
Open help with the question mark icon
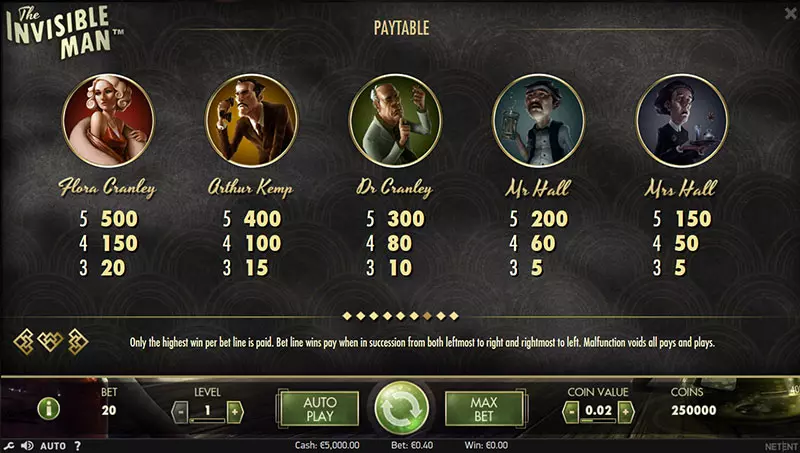77,445
